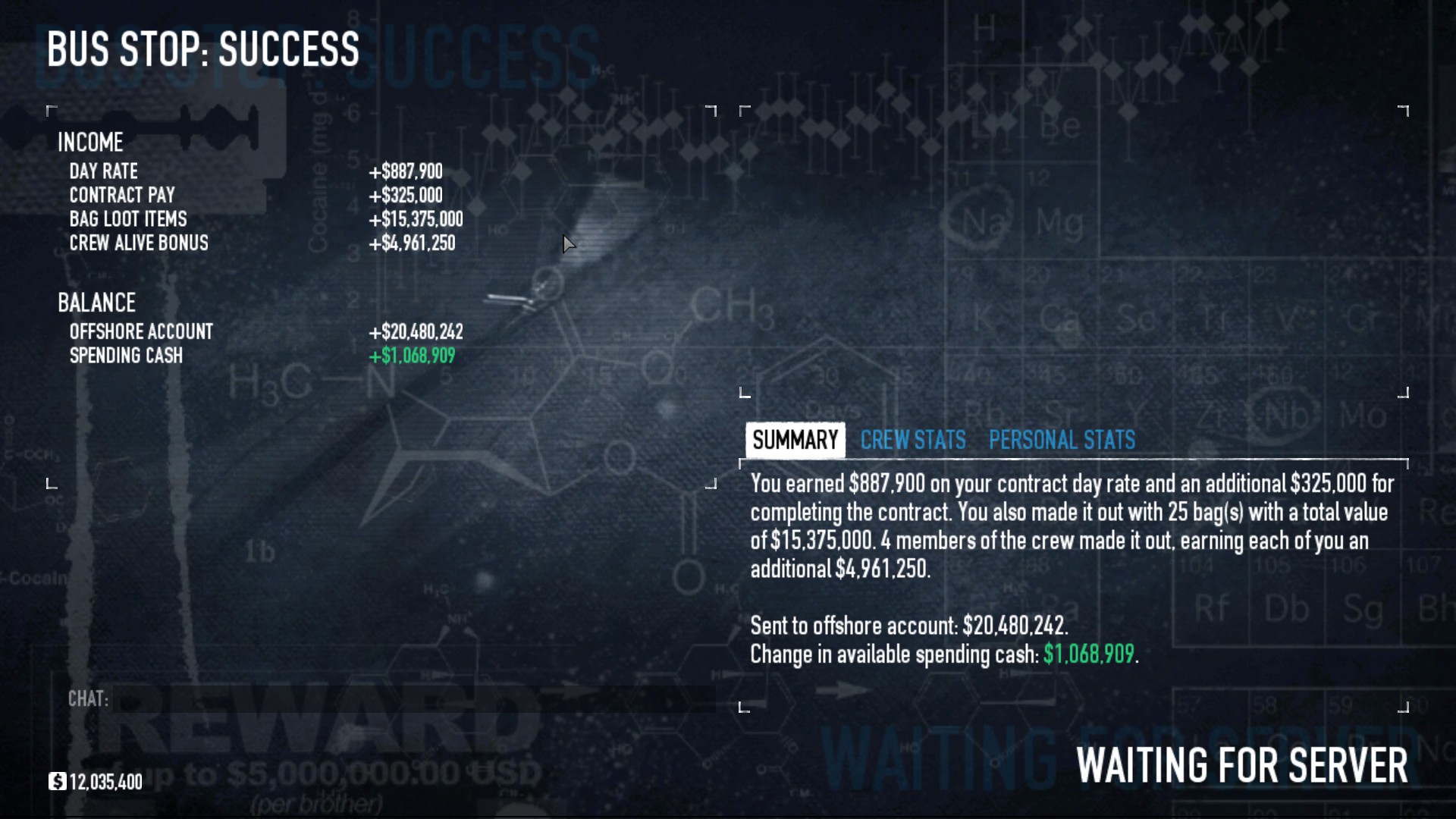Switch to the CREW STATS tab
This screenshot has width=1456, height=819.
tap(912, 440)
